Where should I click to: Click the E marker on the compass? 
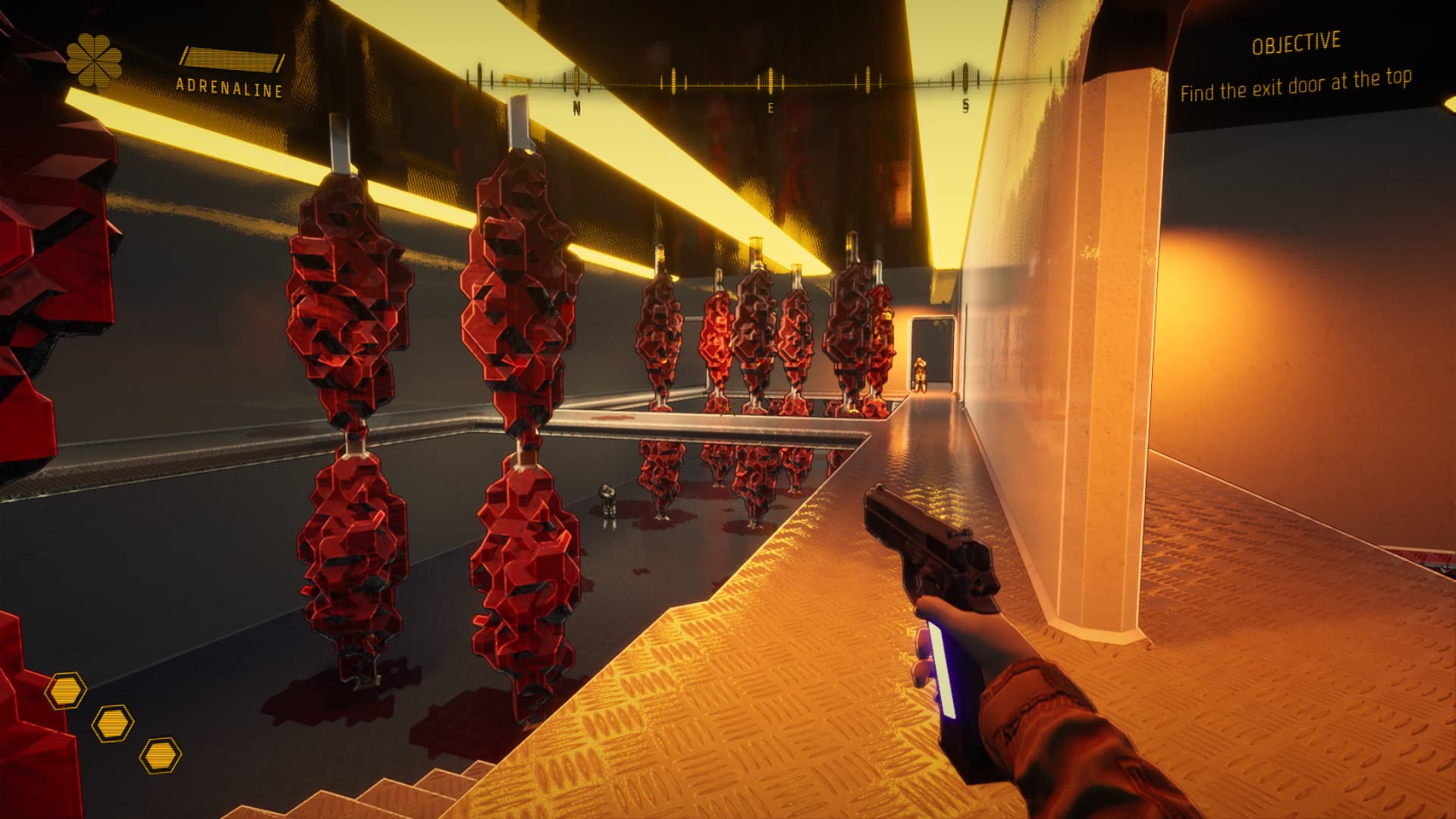(770, 106)
